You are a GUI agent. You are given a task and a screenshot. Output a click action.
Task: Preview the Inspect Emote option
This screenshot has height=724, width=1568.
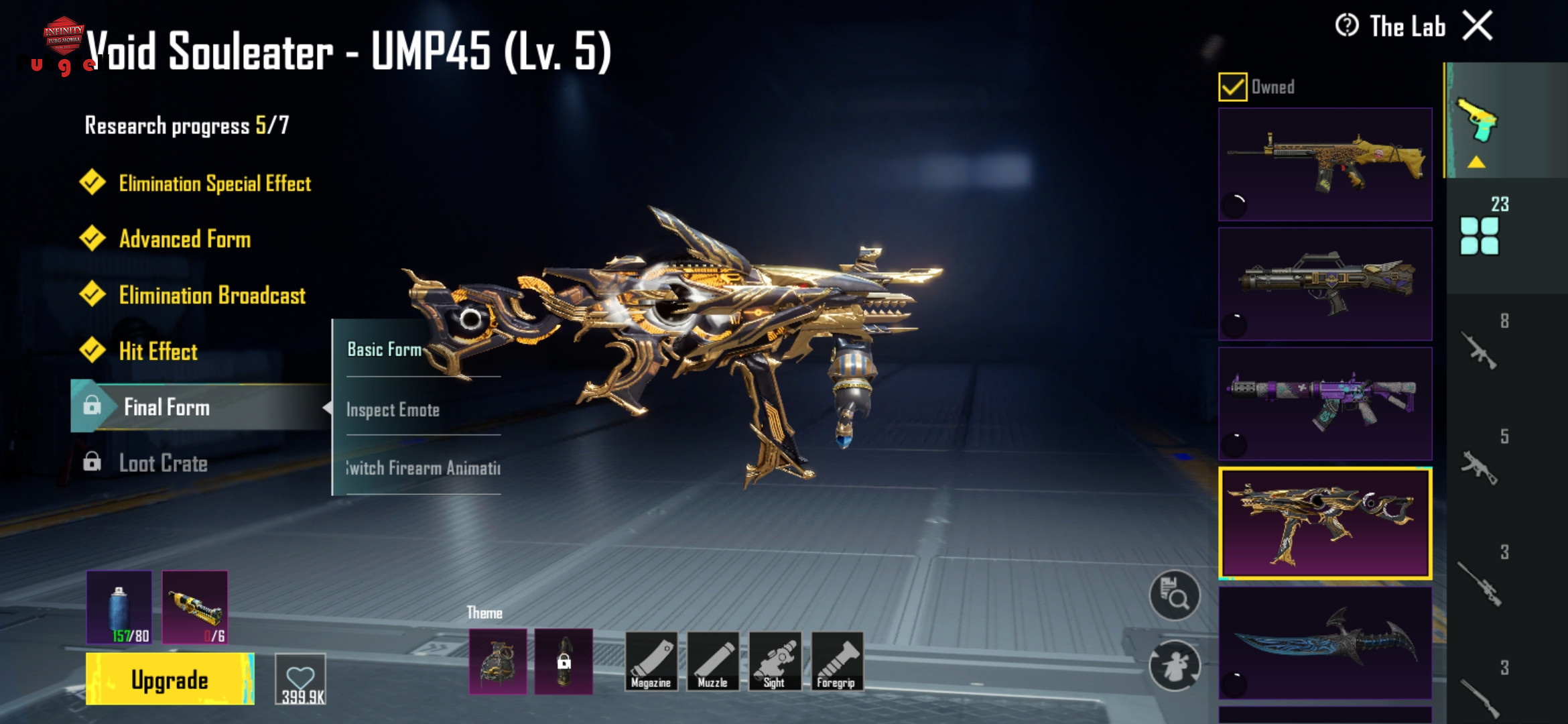pos(393,410)
